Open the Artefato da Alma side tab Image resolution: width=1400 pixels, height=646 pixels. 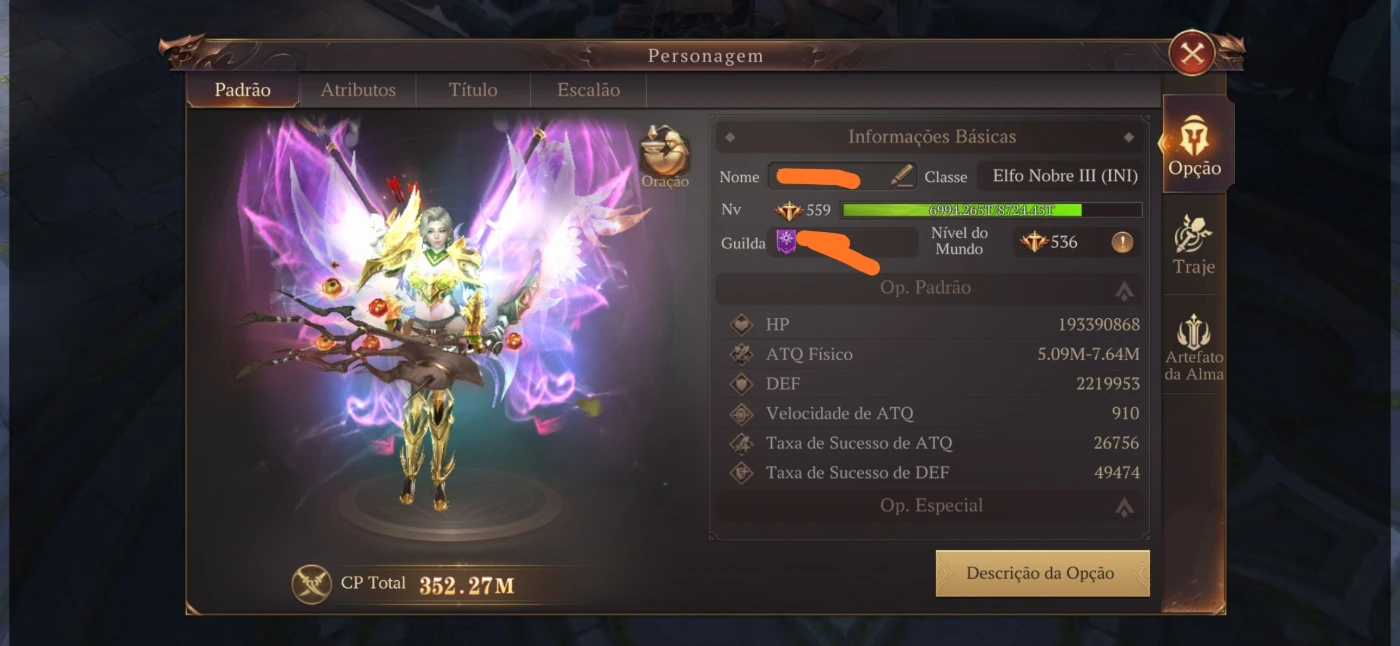tap(1194, 348)
